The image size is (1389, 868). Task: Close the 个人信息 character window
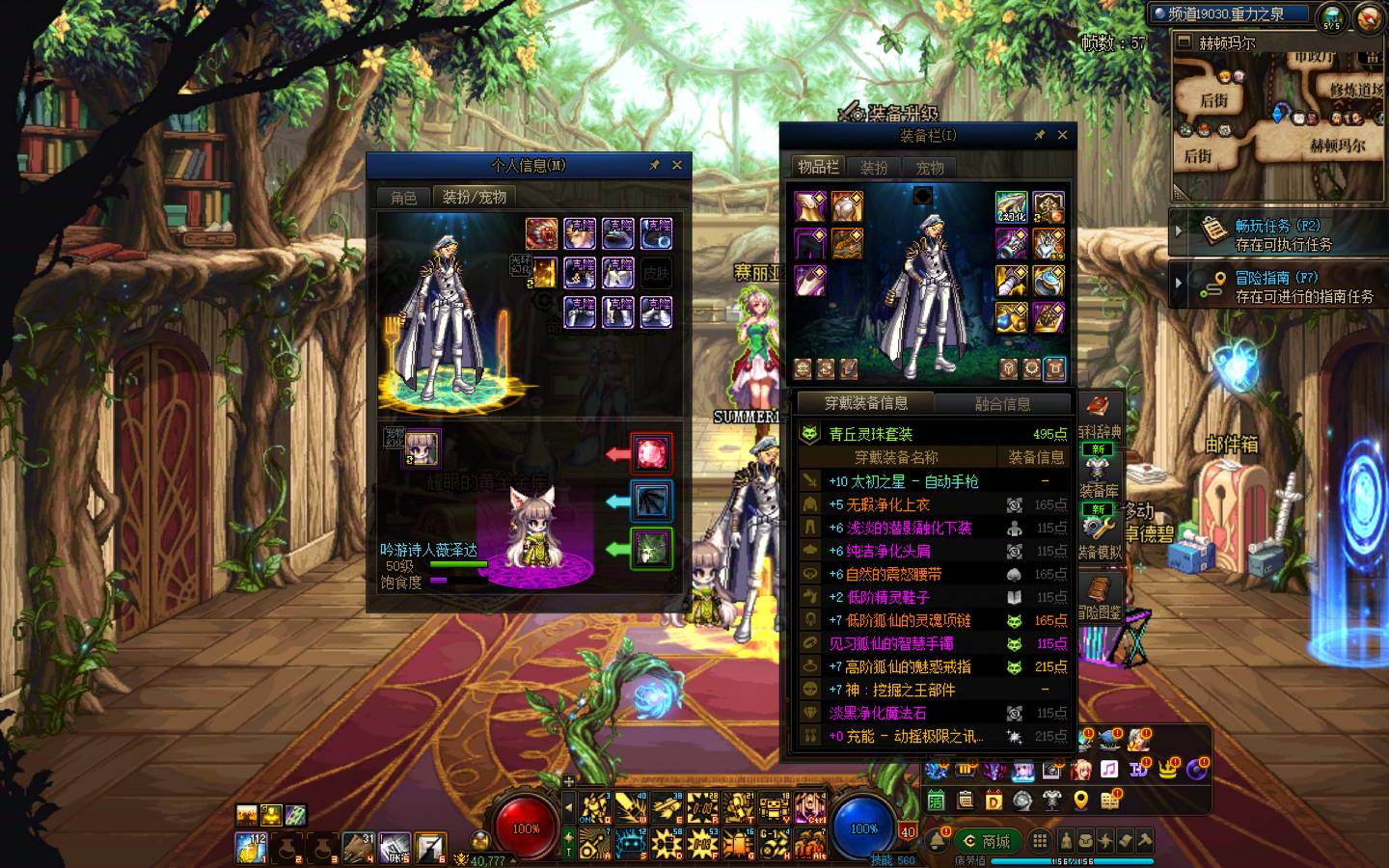pyautogui.click(x=677, y=165)
